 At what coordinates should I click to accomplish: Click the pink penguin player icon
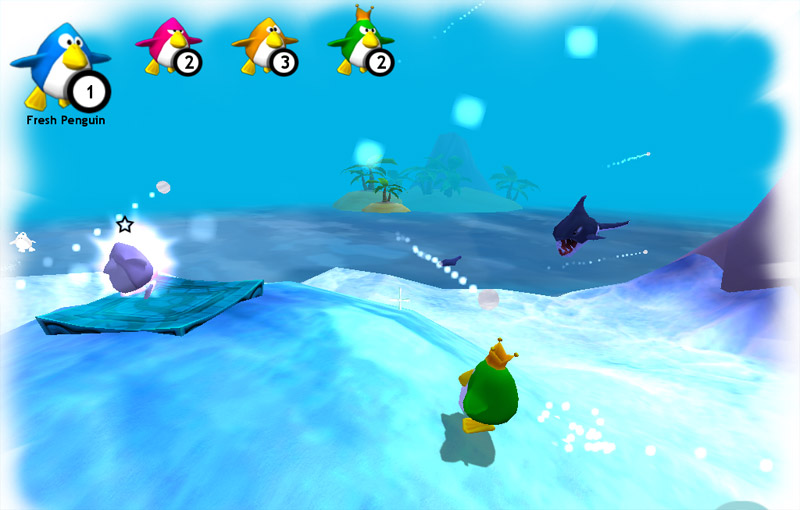tap(168, 47)
